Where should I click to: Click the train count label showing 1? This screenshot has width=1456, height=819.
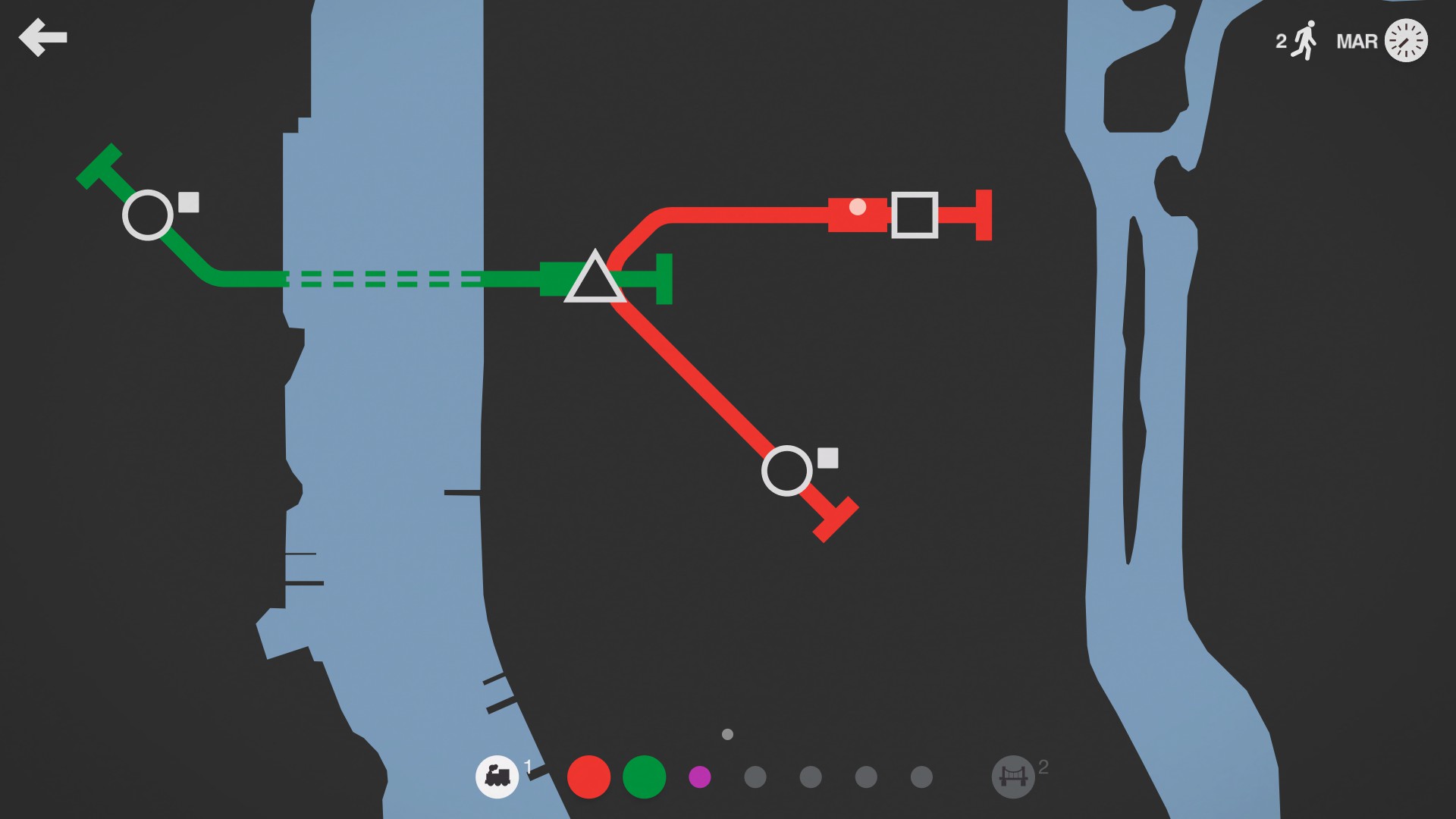click(x=526, y=766)
